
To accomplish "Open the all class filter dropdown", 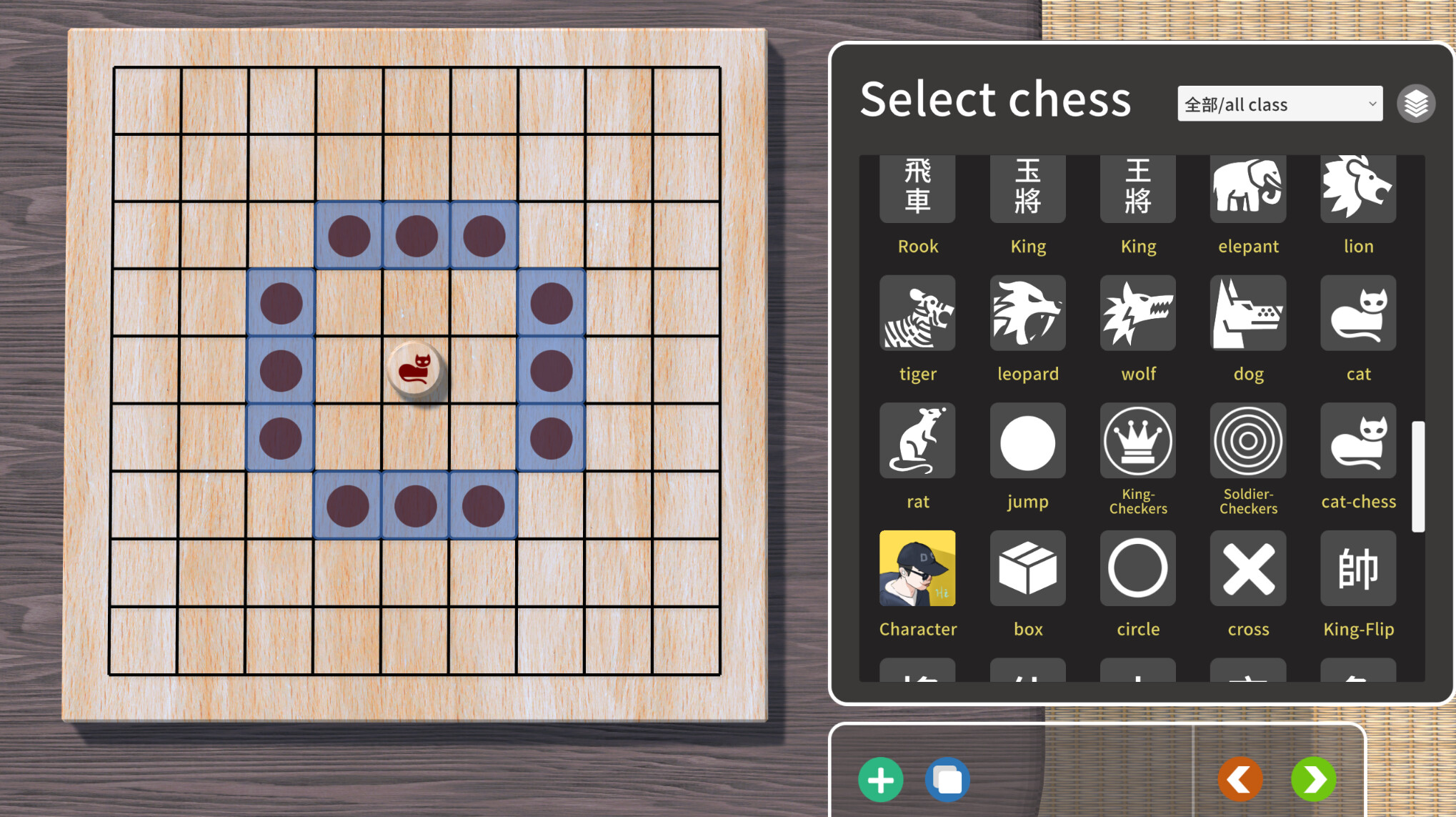I will pos(1279,104).
